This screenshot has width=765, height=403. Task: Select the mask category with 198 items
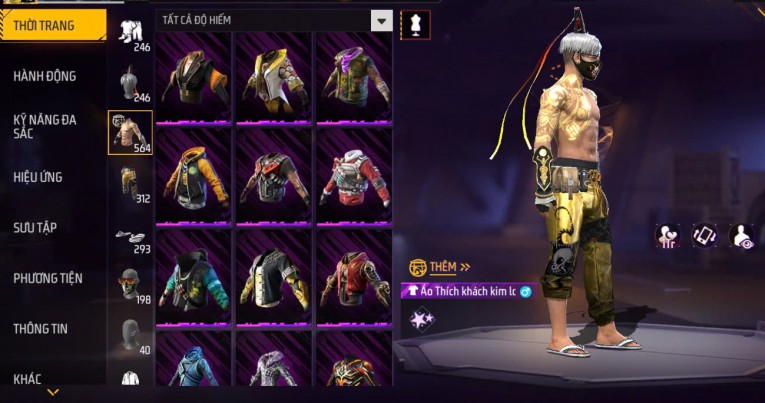point(130,286)
